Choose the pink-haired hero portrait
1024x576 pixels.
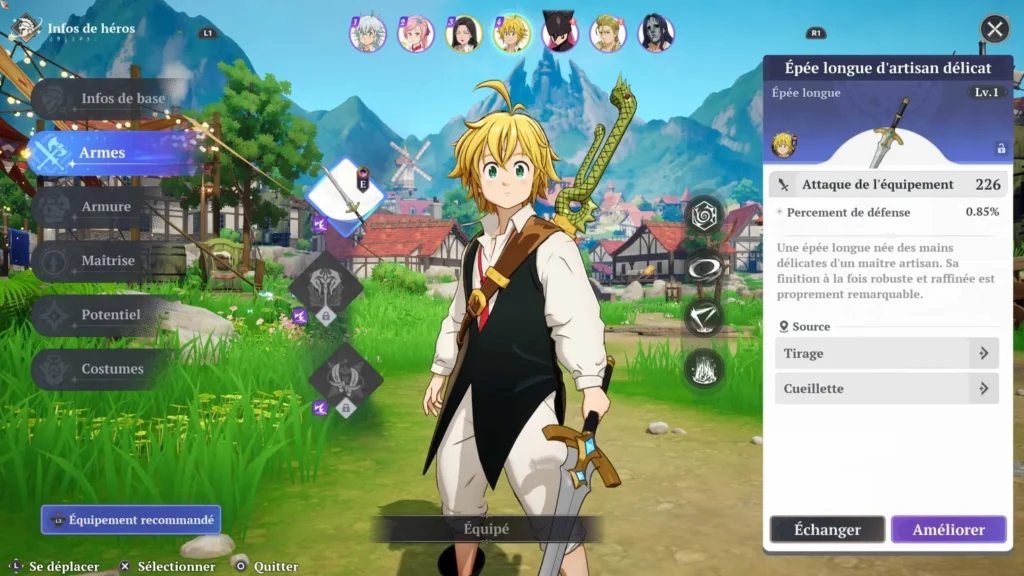415,33
